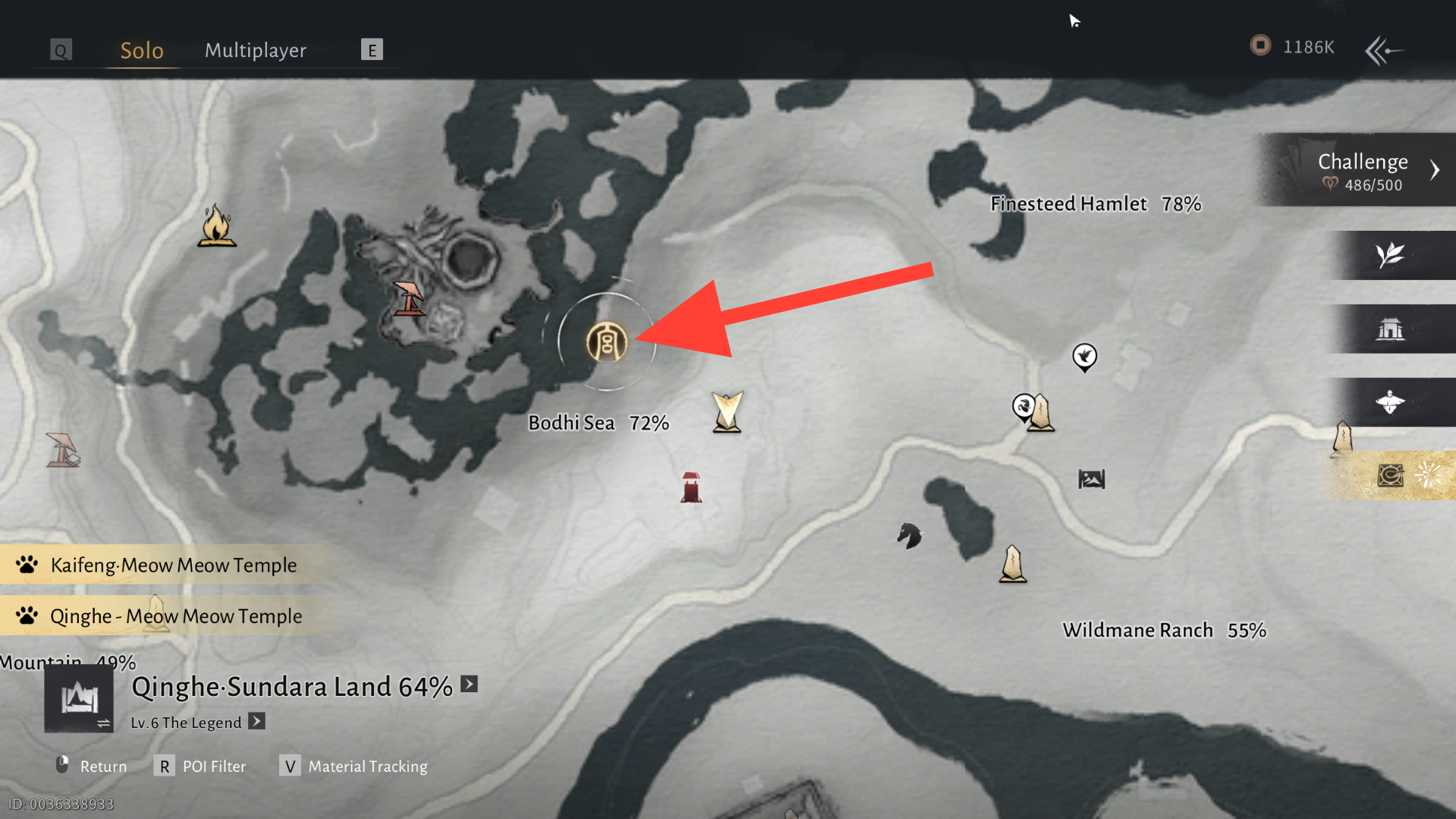Click the campfire marker on the map
Screen dimensions: 1456x819
(x=216, y=225)
